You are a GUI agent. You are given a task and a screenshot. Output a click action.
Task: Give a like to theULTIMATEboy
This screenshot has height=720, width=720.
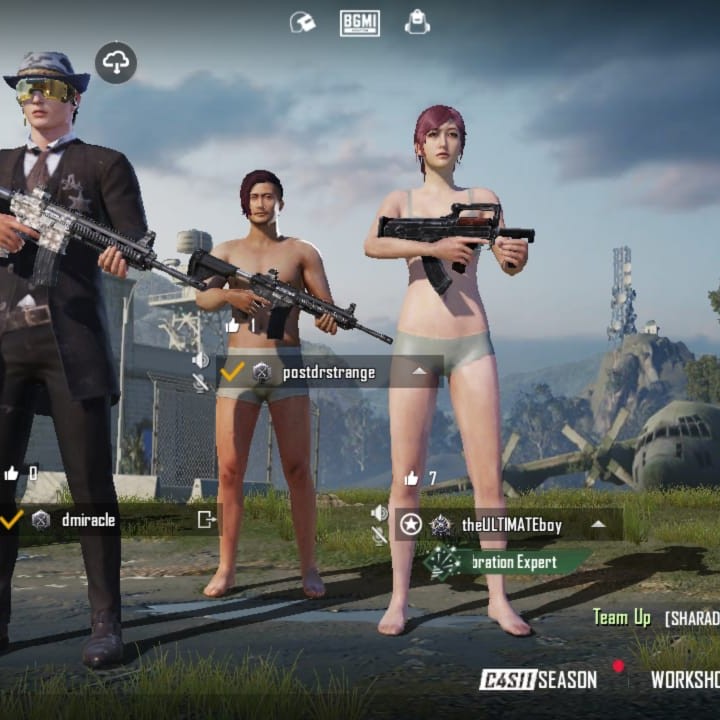(411, 478)
